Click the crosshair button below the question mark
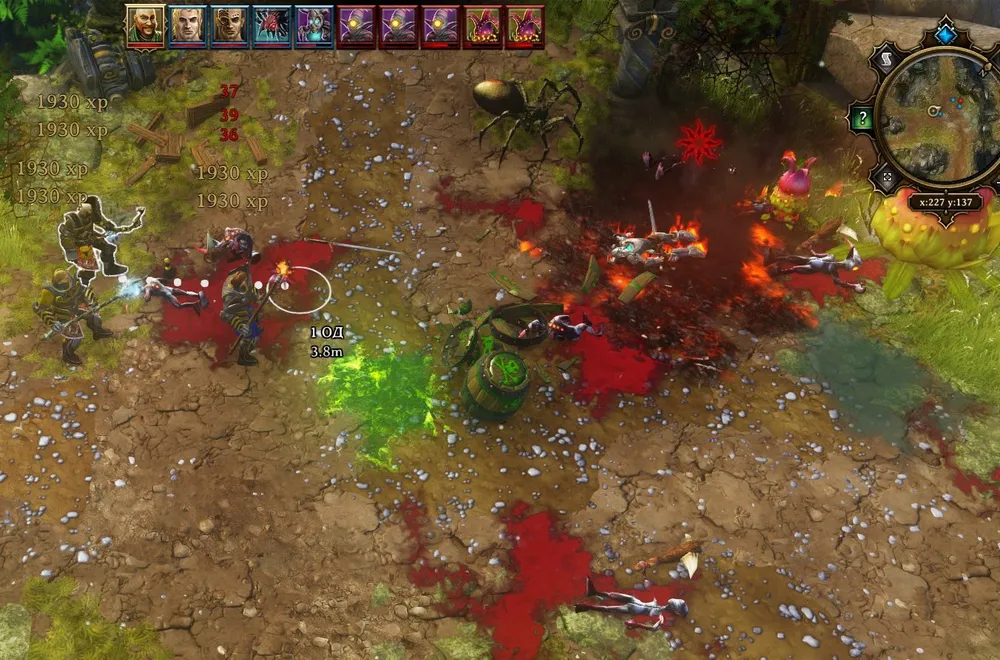The height and width of the screenshot is (660, 1000). tap(887, 178)
